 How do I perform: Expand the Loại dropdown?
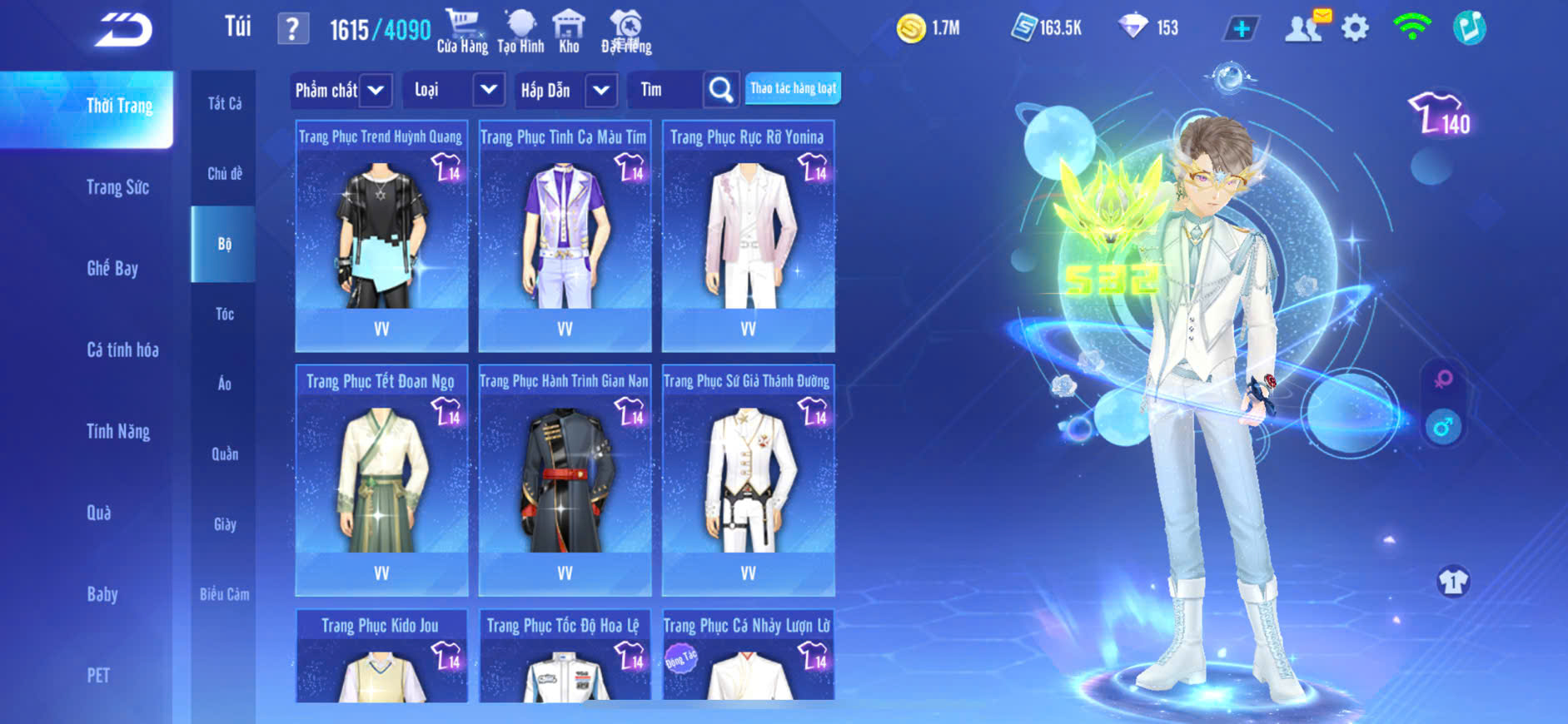(x=488, y=90)
